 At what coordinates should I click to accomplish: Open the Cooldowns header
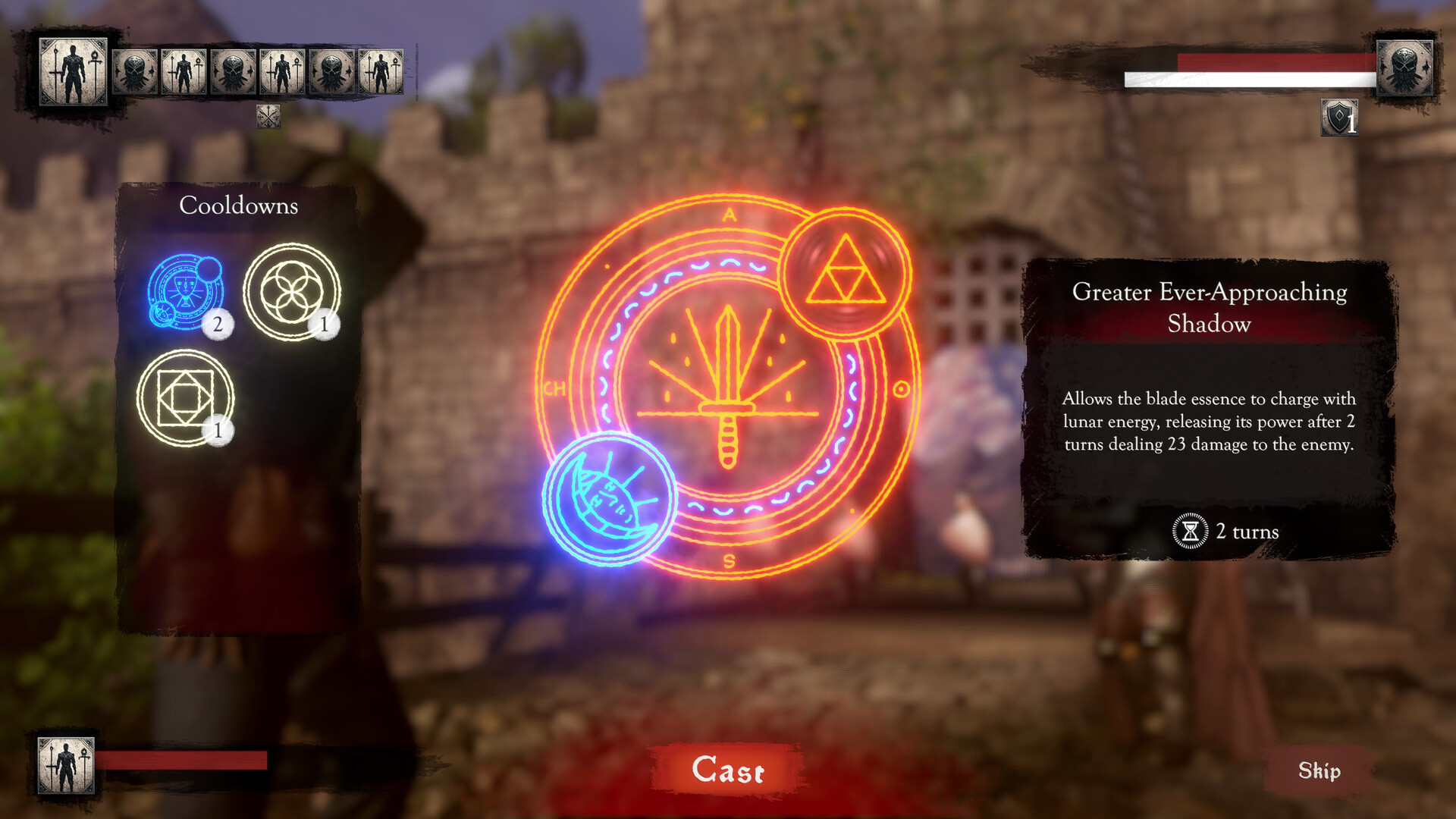(239, 206)
